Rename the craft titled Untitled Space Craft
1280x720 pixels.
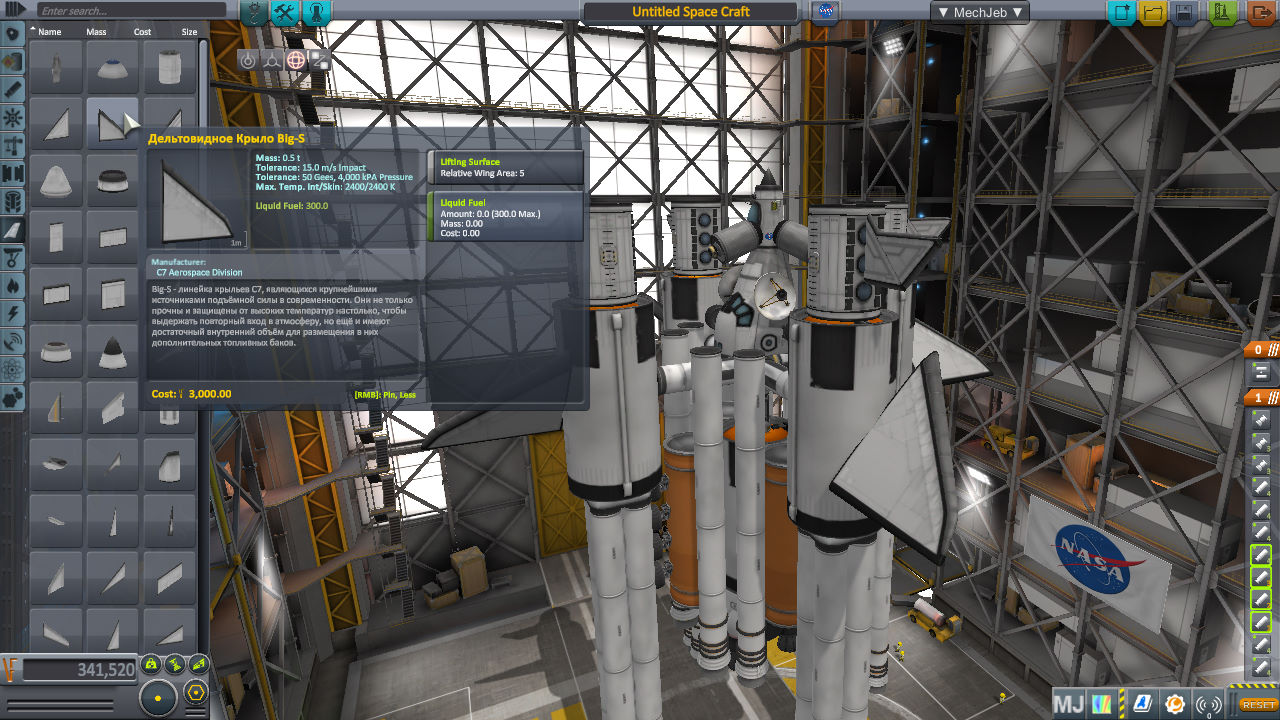(690, 12)
